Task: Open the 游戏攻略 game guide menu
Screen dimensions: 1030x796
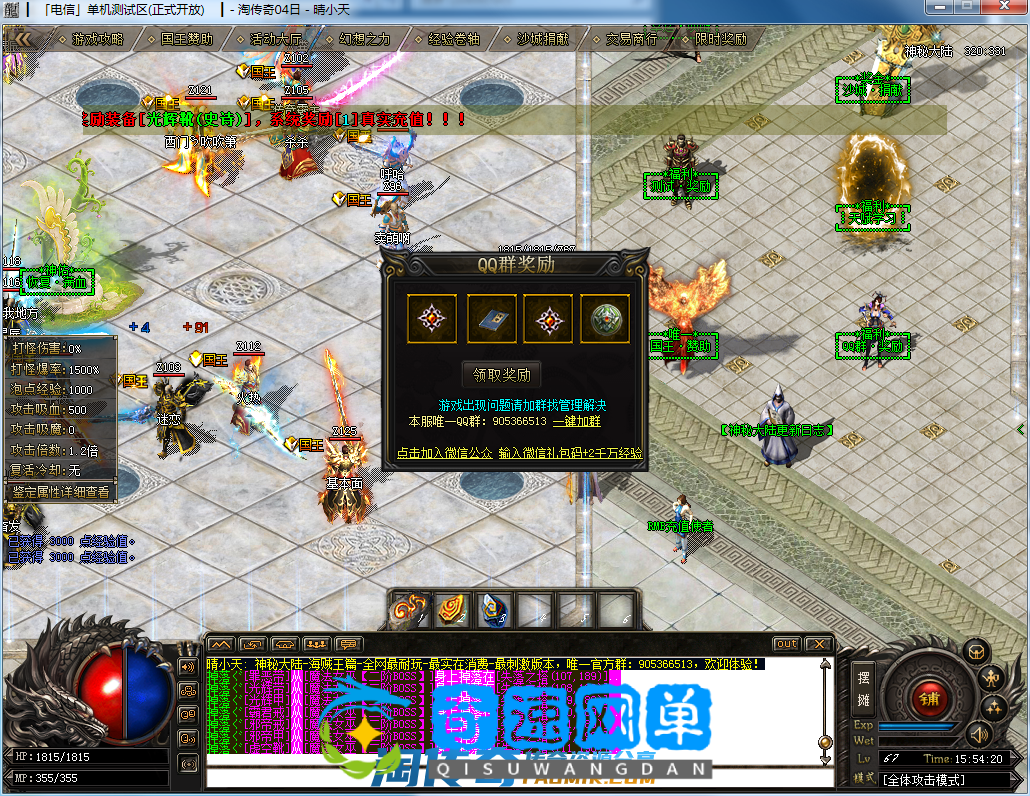Action: click(98, 40)
